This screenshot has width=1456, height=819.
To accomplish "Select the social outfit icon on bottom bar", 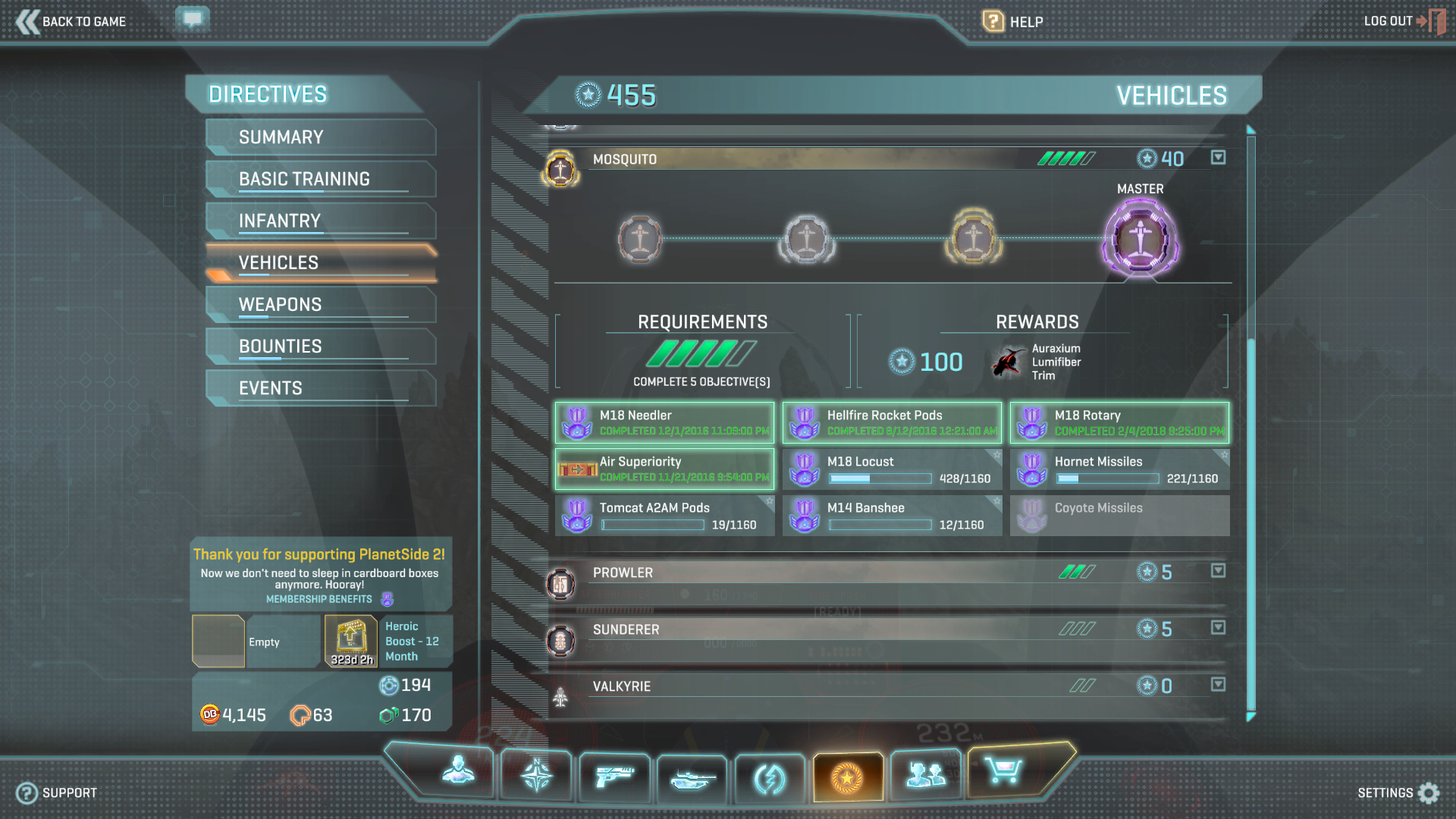I will point(926,775).
